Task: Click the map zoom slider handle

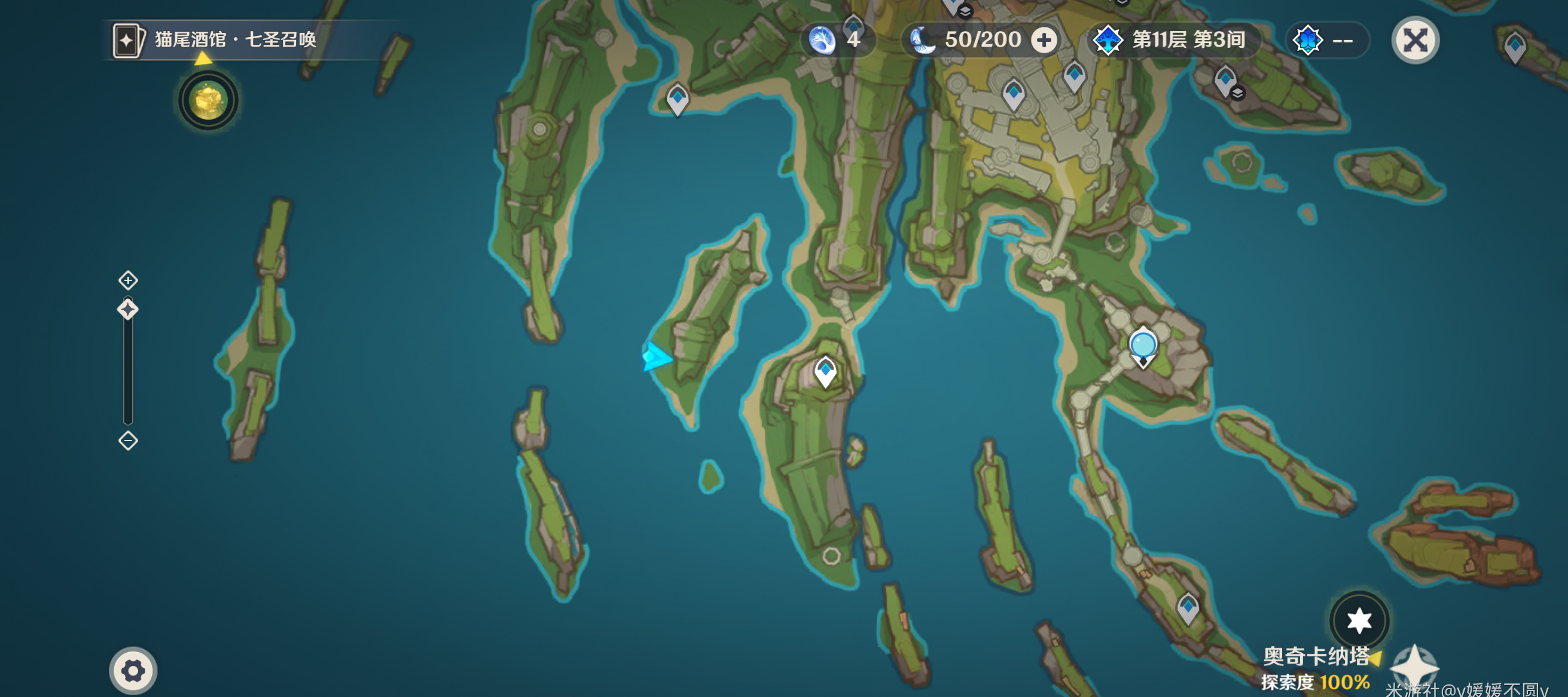Action: pyautogui.click(x=128, y=310)
